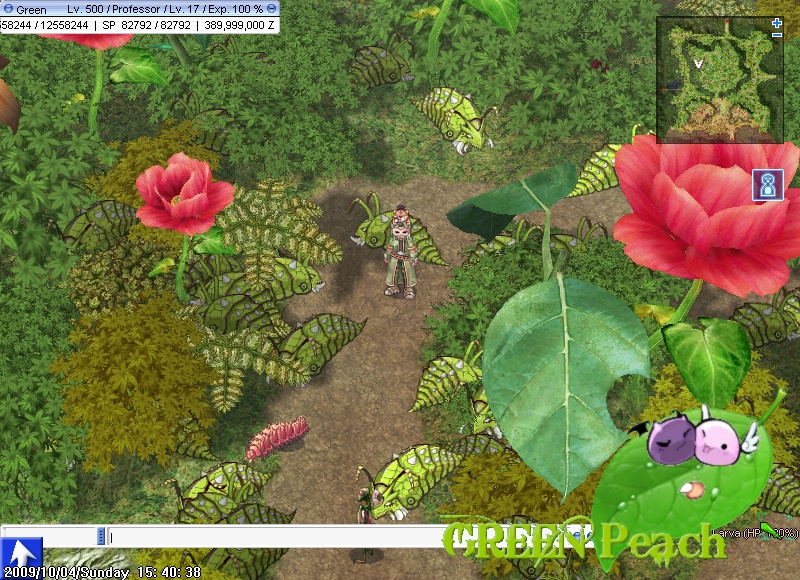Click the whisper name input box
This screenshot has height=580, width=800.
49,537
